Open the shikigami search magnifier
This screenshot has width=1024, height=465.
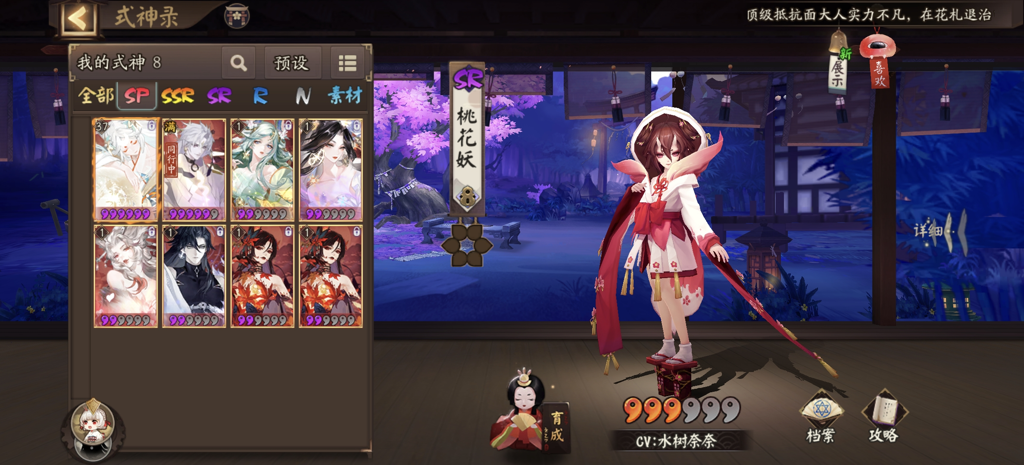coord(238,63)
